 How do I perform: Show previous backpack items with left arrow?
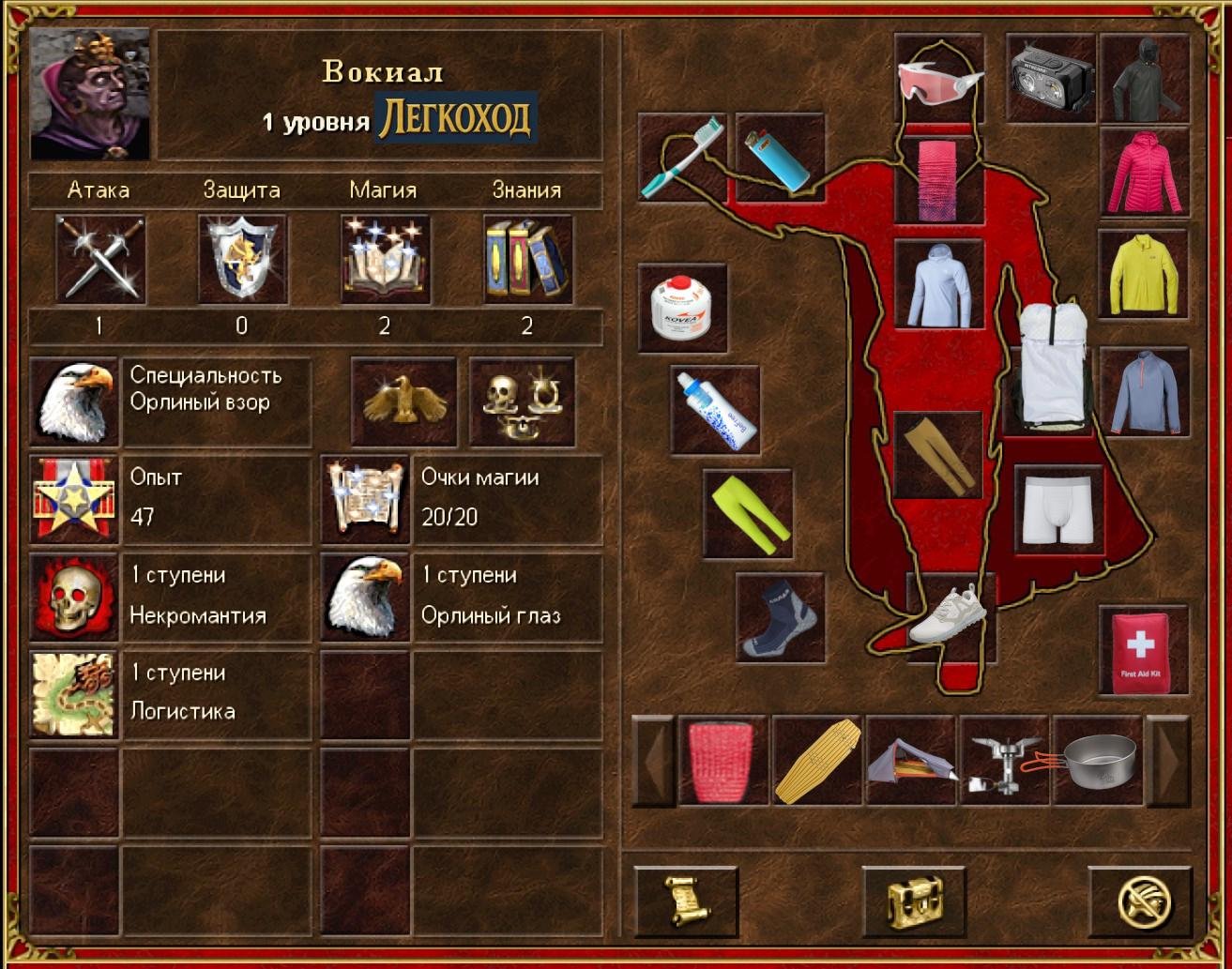(x=654, y=761)
